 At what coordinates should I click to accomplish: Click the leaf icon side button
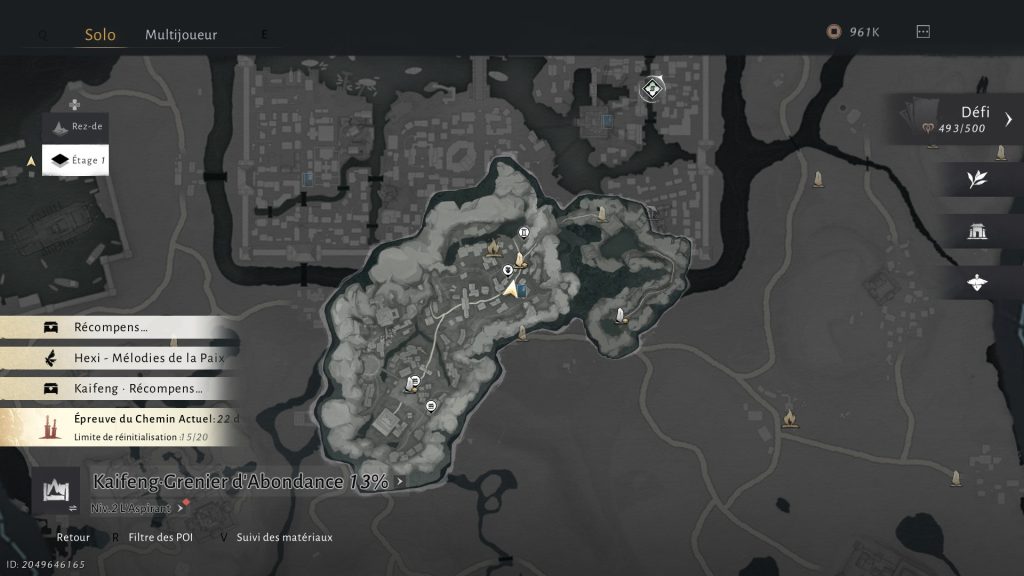[x=977, y=179]
